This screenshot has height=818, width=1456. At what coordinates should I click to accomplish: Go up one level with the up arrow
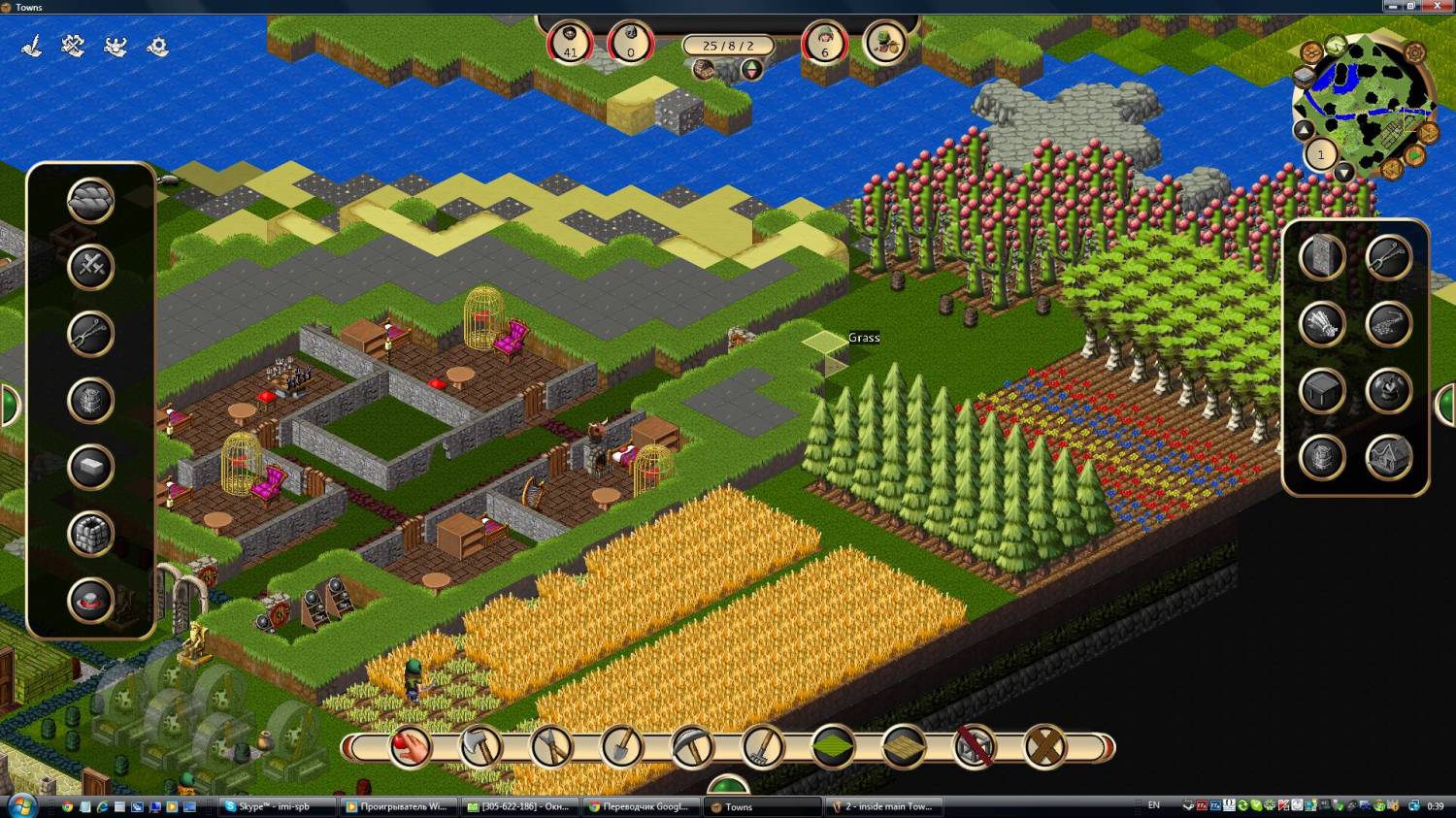[x=1304, y=130]
